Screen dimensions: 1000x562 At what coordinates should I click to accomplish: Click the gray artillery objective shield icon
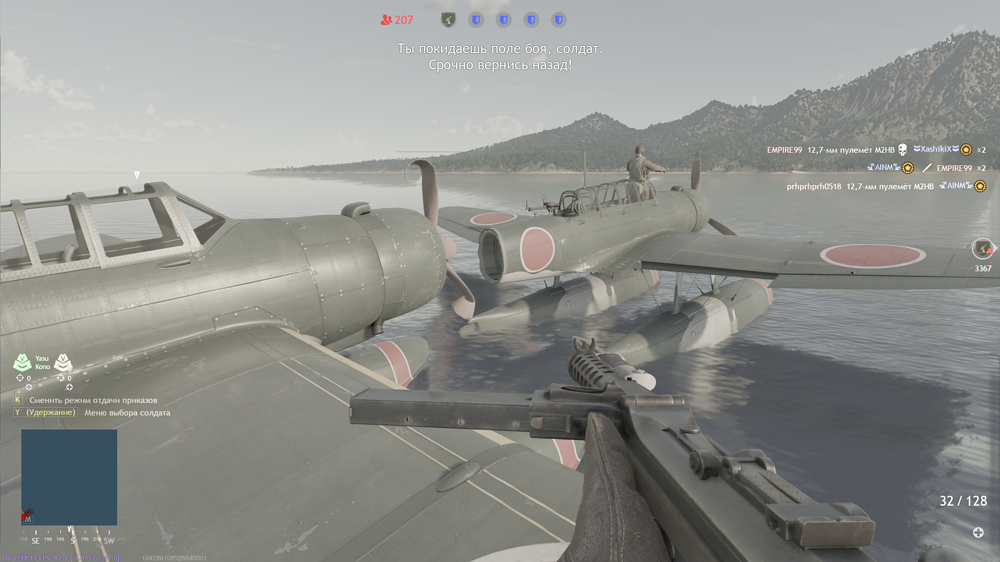(448, 19)
